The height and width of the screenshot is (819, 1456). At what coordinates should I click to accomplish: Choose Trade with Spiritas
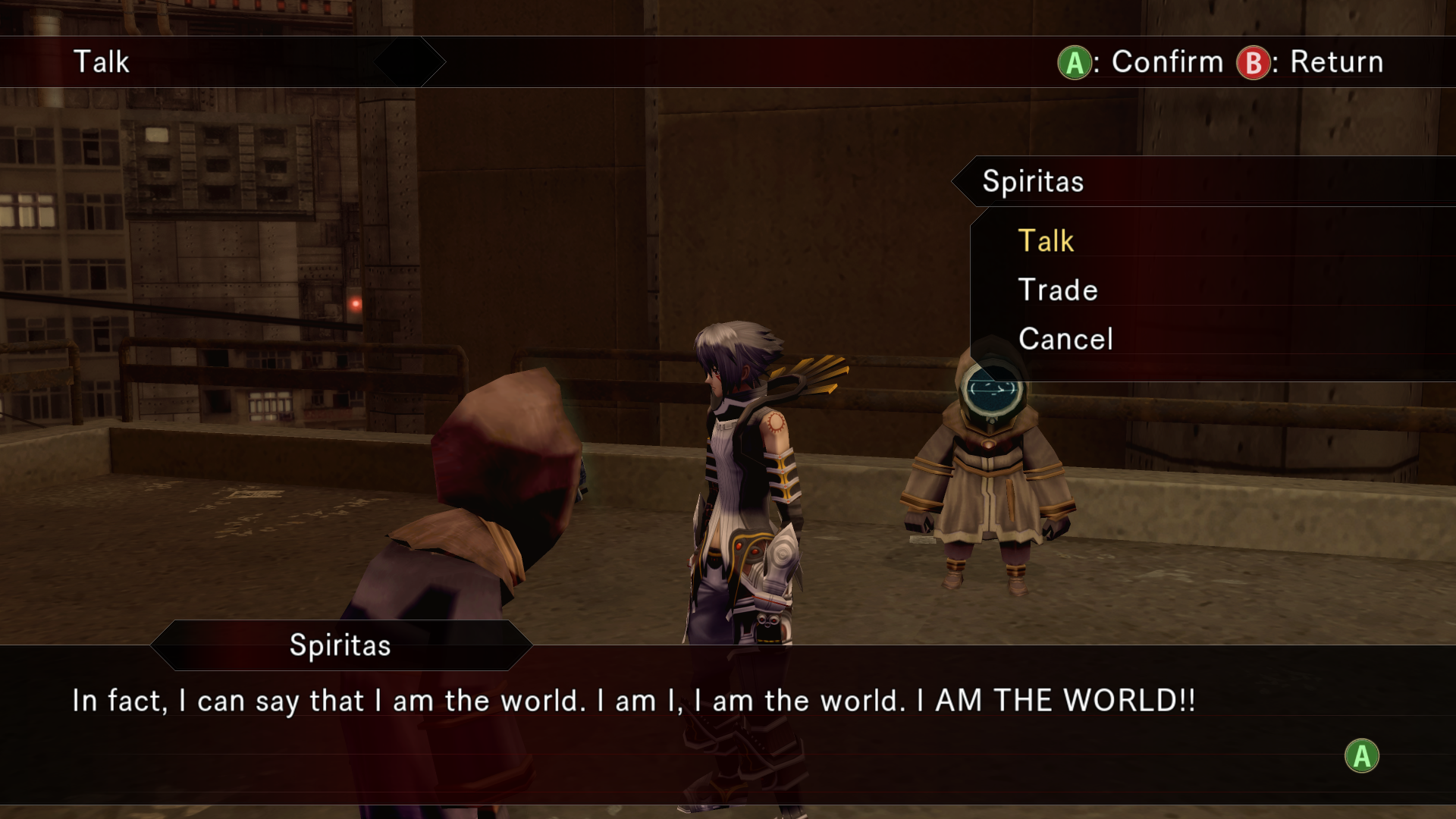pyautogui.click(x=1058, y=290)
